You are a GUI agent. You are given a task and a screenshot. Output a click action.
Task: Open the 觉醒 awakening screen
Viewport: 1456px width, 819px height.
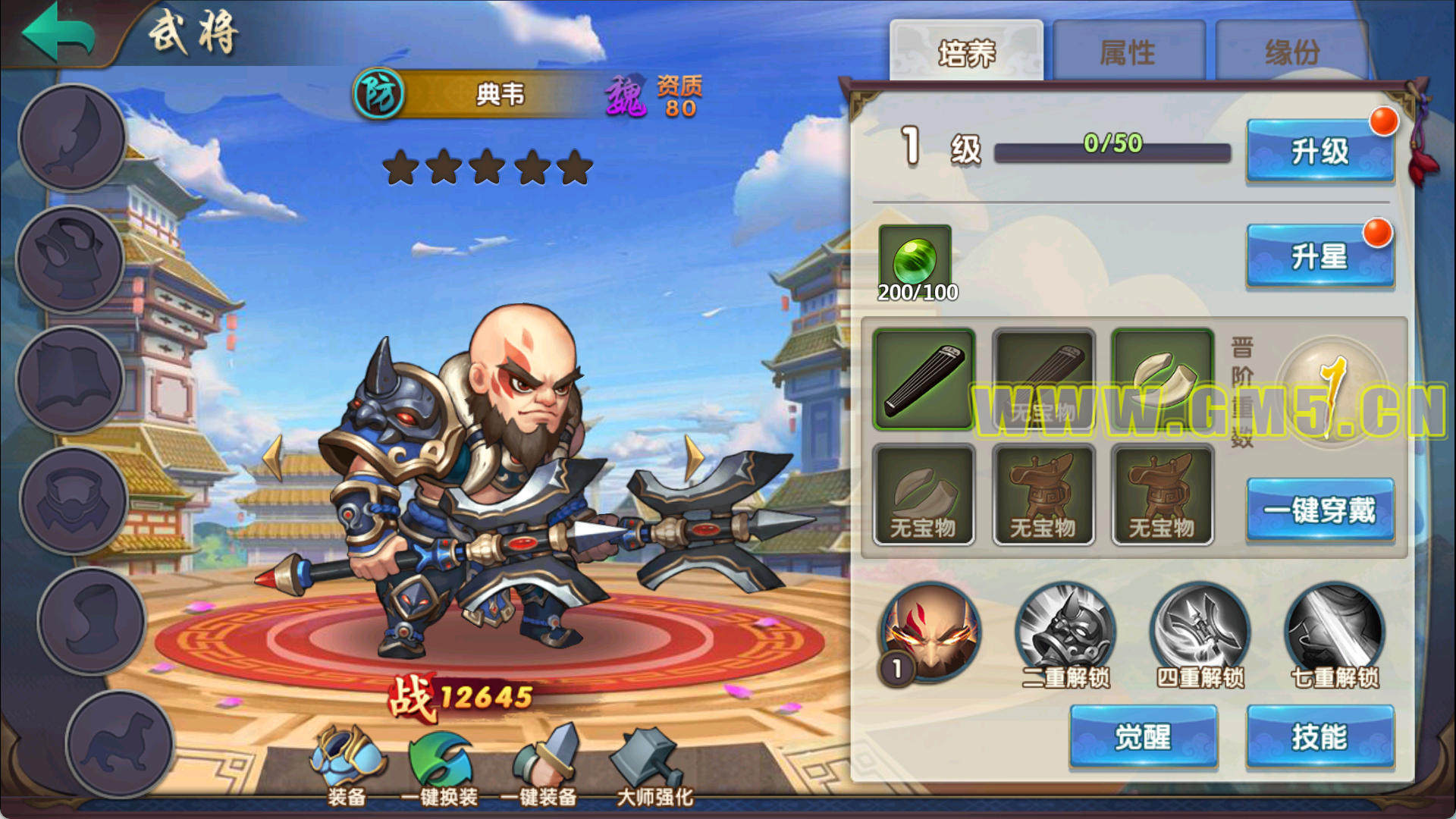coord(1143,736)
